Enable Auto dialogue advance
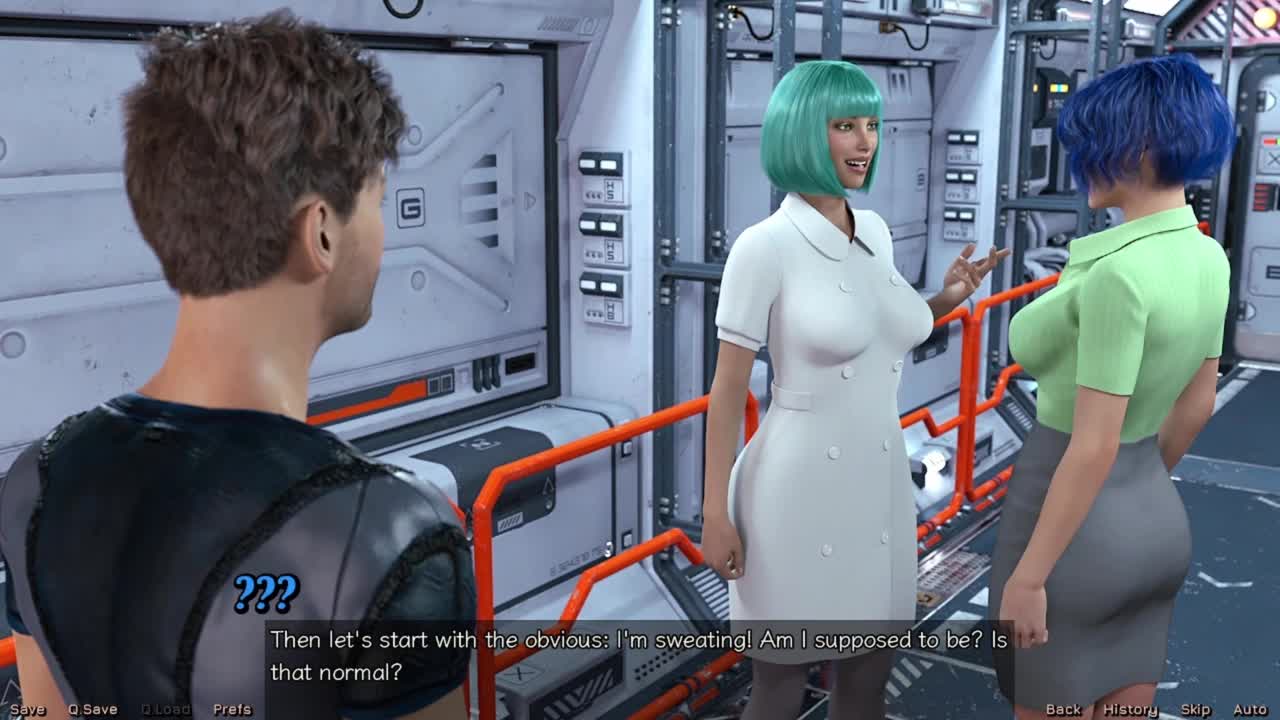This screenshot has width=1280, height=720. 1250,709
